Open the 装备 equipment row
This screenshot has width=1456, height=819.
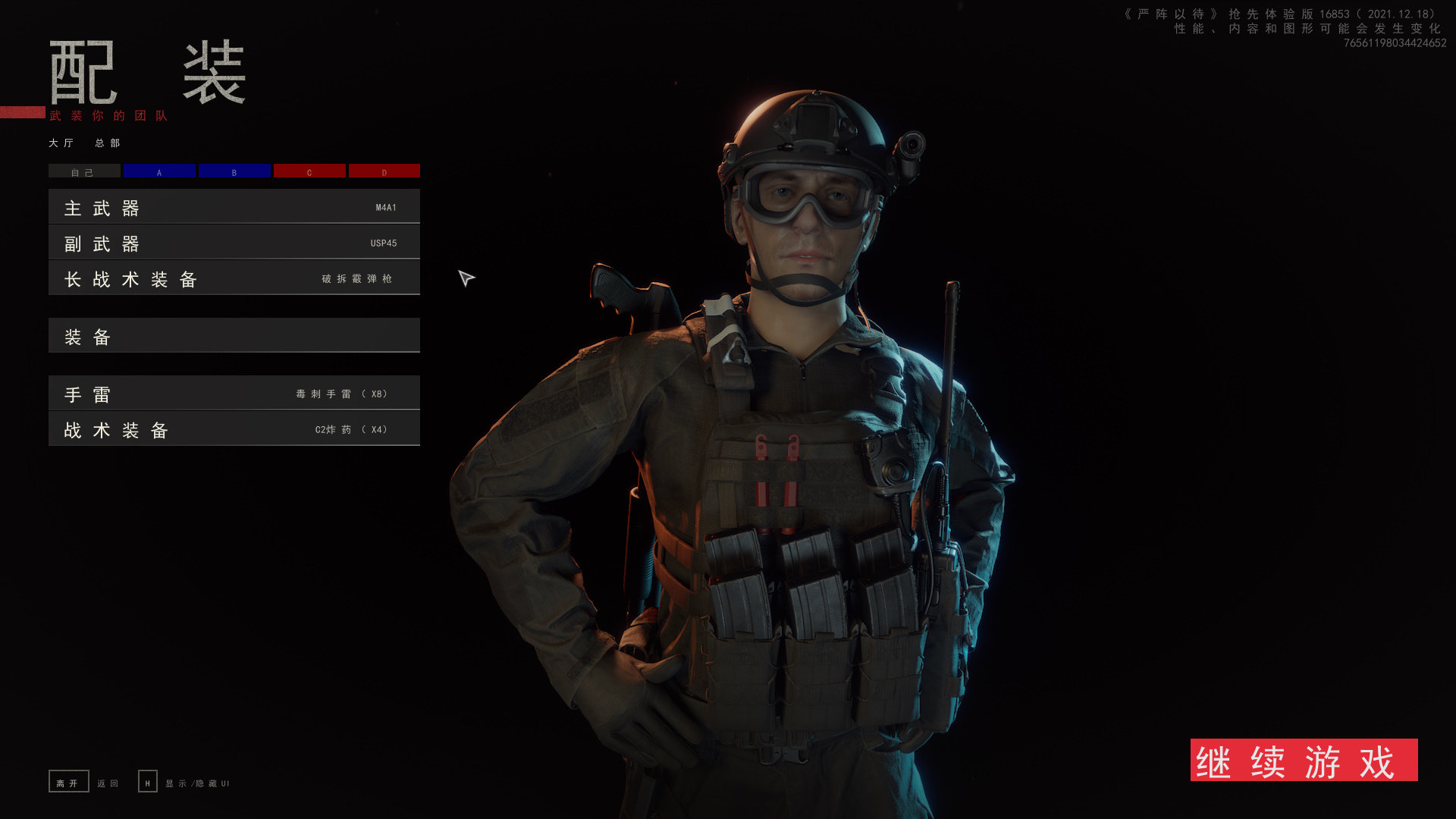234,336
